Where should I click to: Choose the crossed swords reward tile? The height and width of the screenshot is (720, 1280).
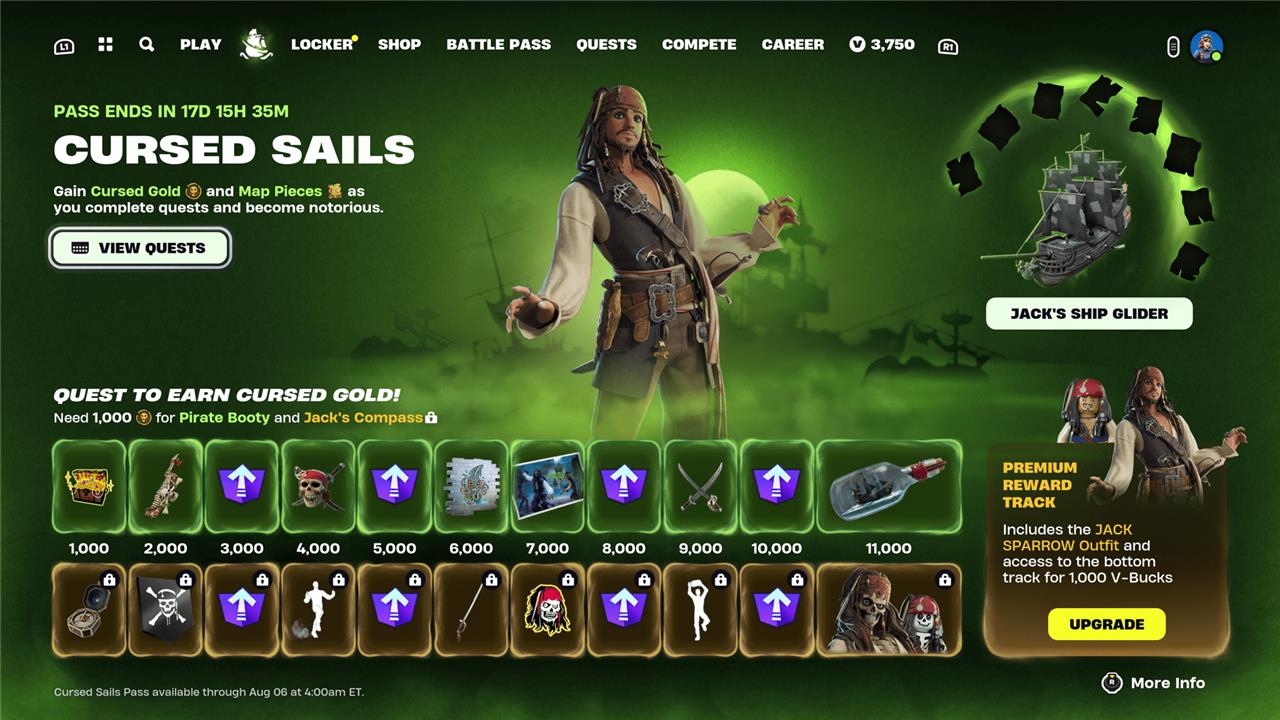coord(700,486)
